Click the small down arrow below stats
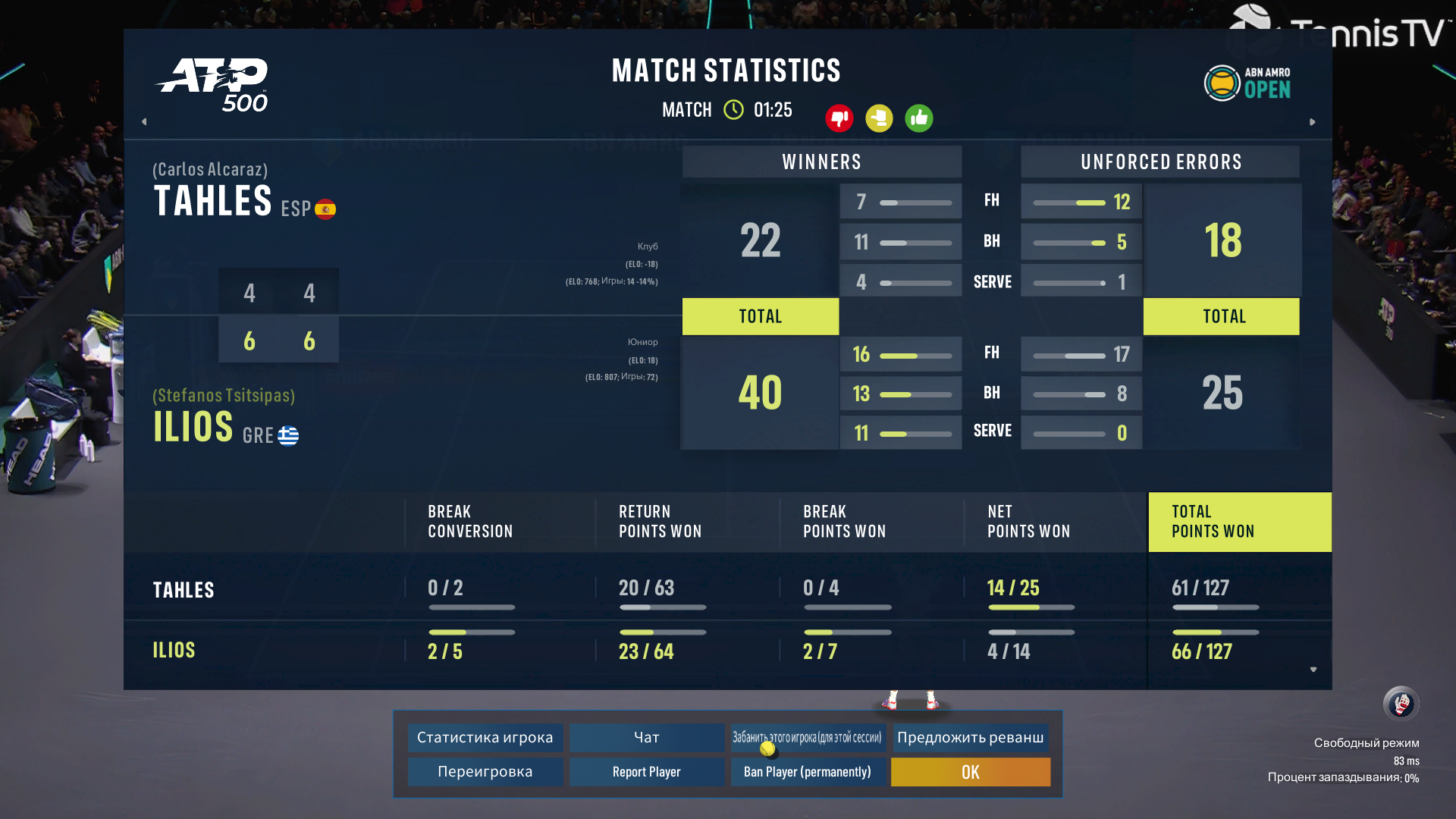 tap(1313, 670)
